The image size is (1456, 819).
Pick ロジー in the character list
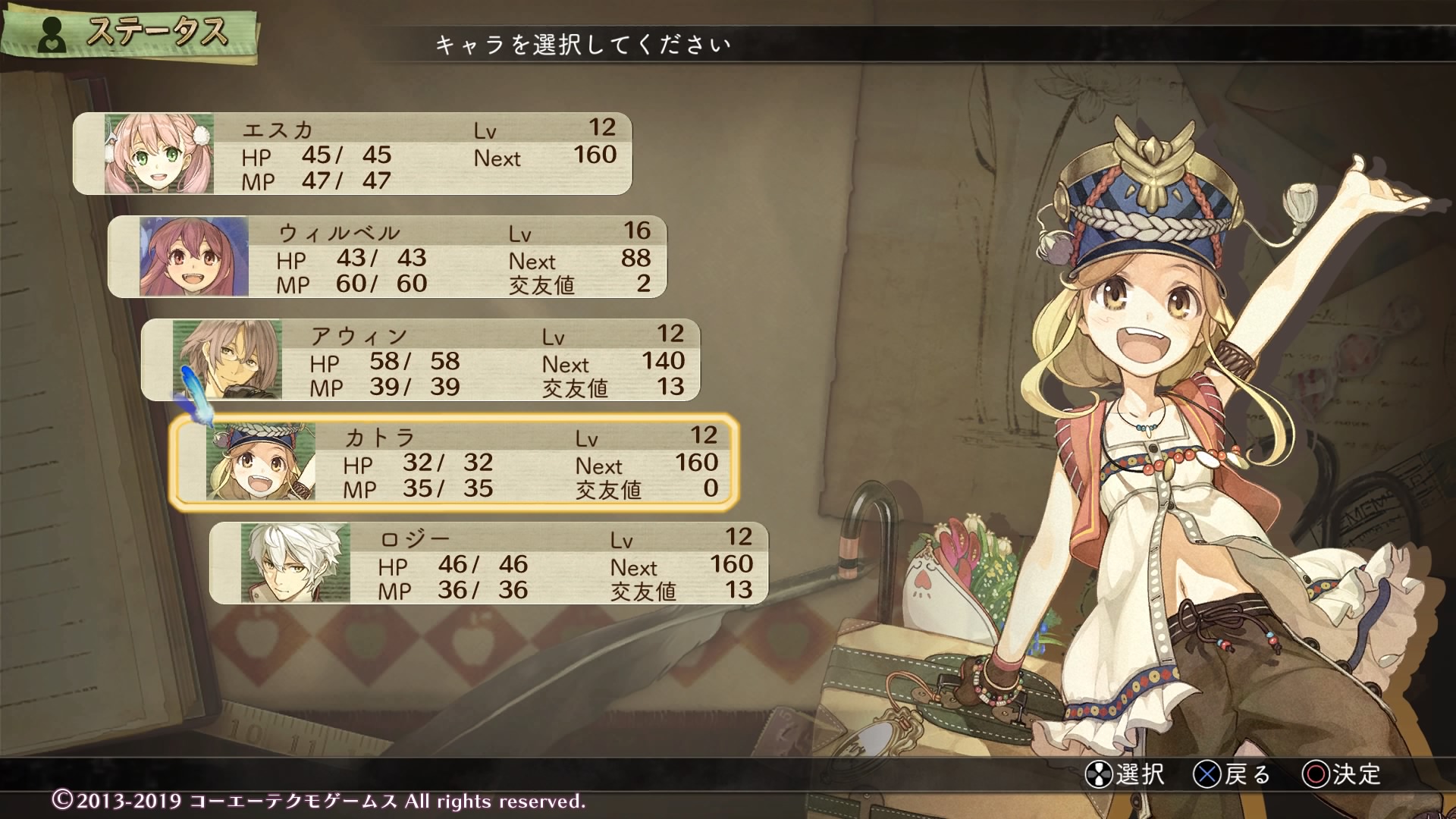(489, 563)
